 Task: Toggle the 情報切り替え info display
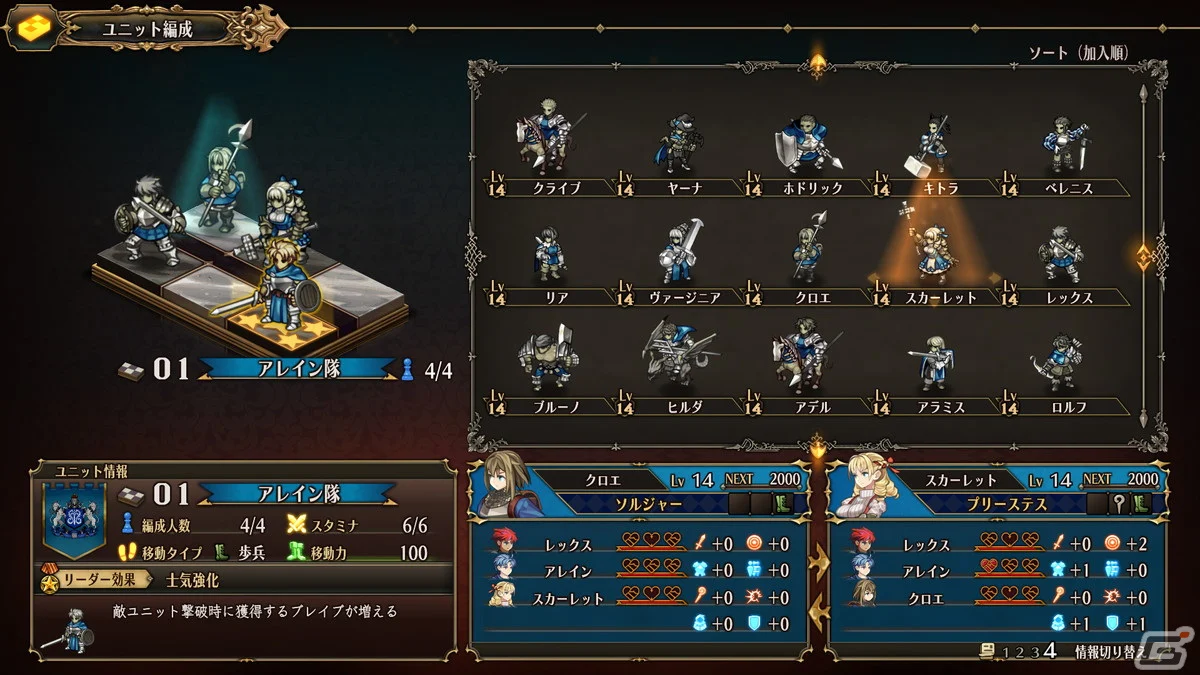[x=1108, y=652]
